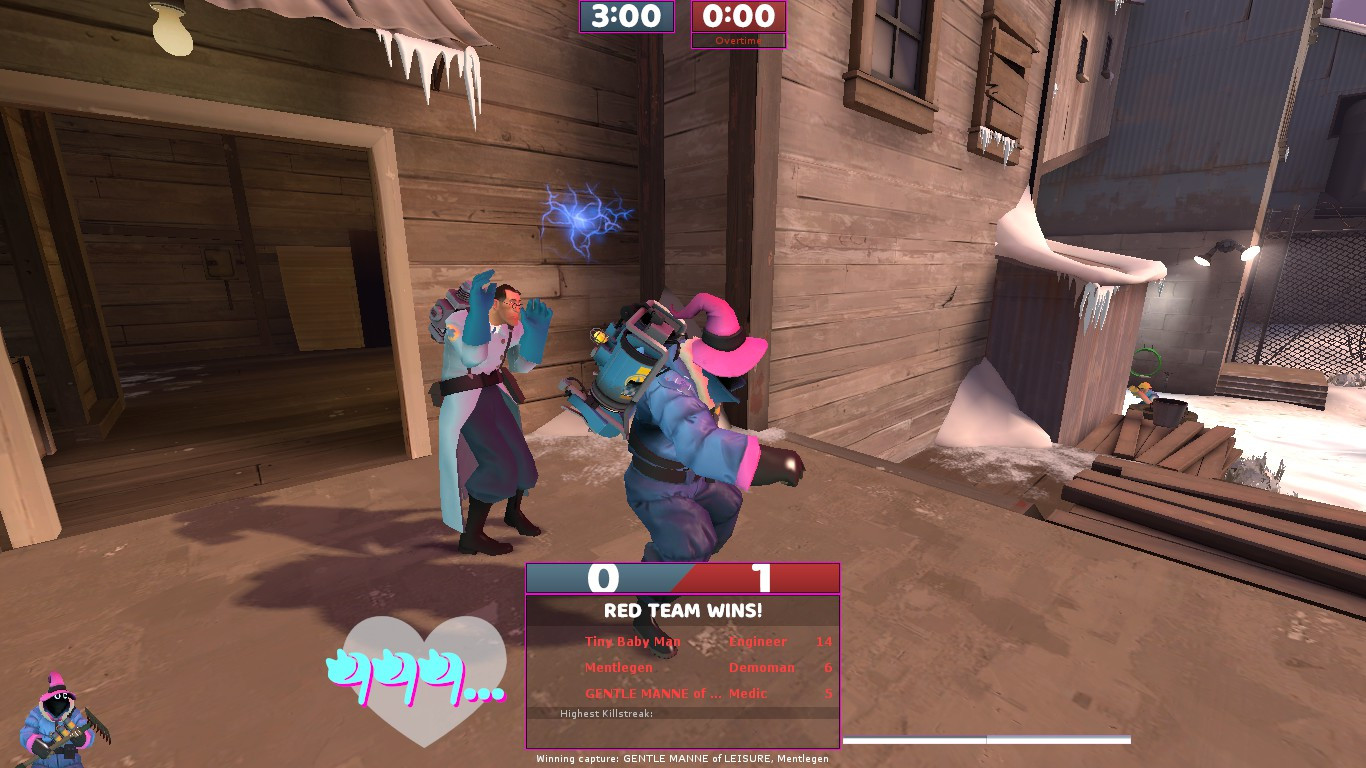This screenshot has width=1366, height=768.
Task: Expand the winning capture details row
Action: point(683,758)
